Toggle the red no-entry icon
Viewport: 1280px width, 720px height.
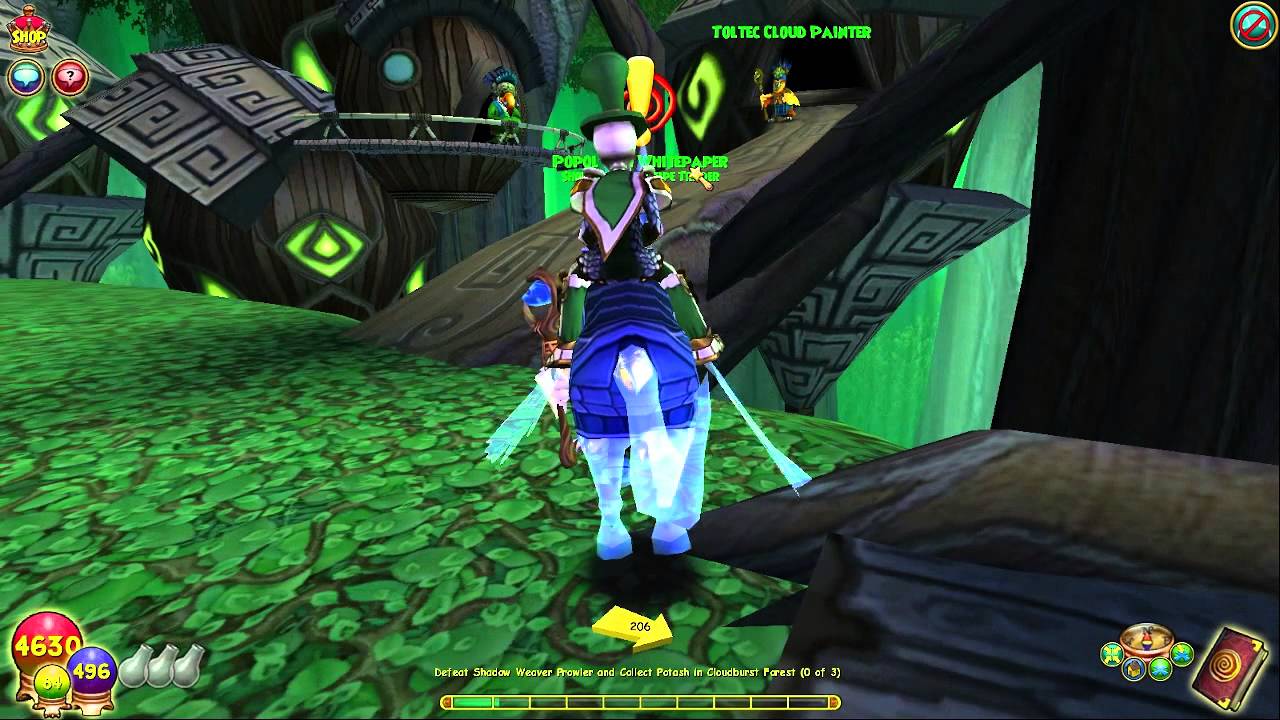tap(1252, 28)
